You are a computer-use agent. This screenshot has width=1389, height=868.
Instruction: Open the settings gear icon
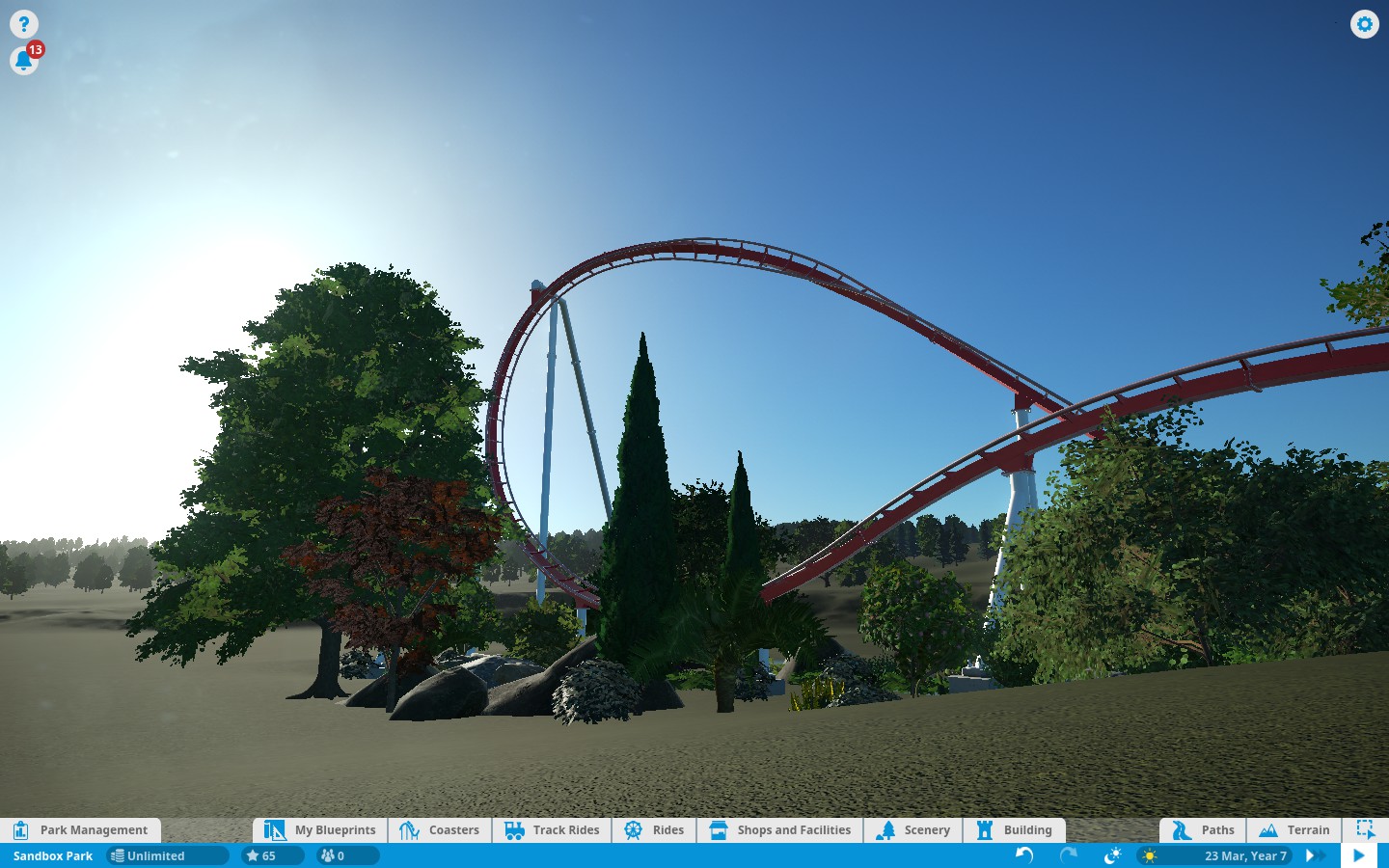tap(1364, 24)
